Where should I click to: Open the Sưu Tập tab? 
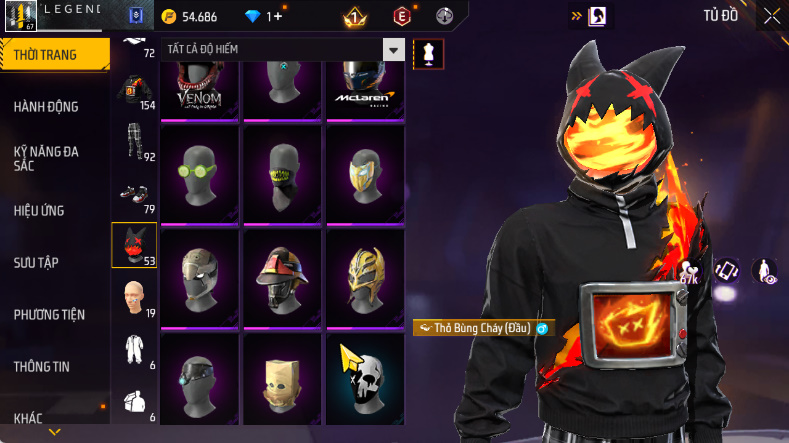pyautogui.click(x=36, y=262)
